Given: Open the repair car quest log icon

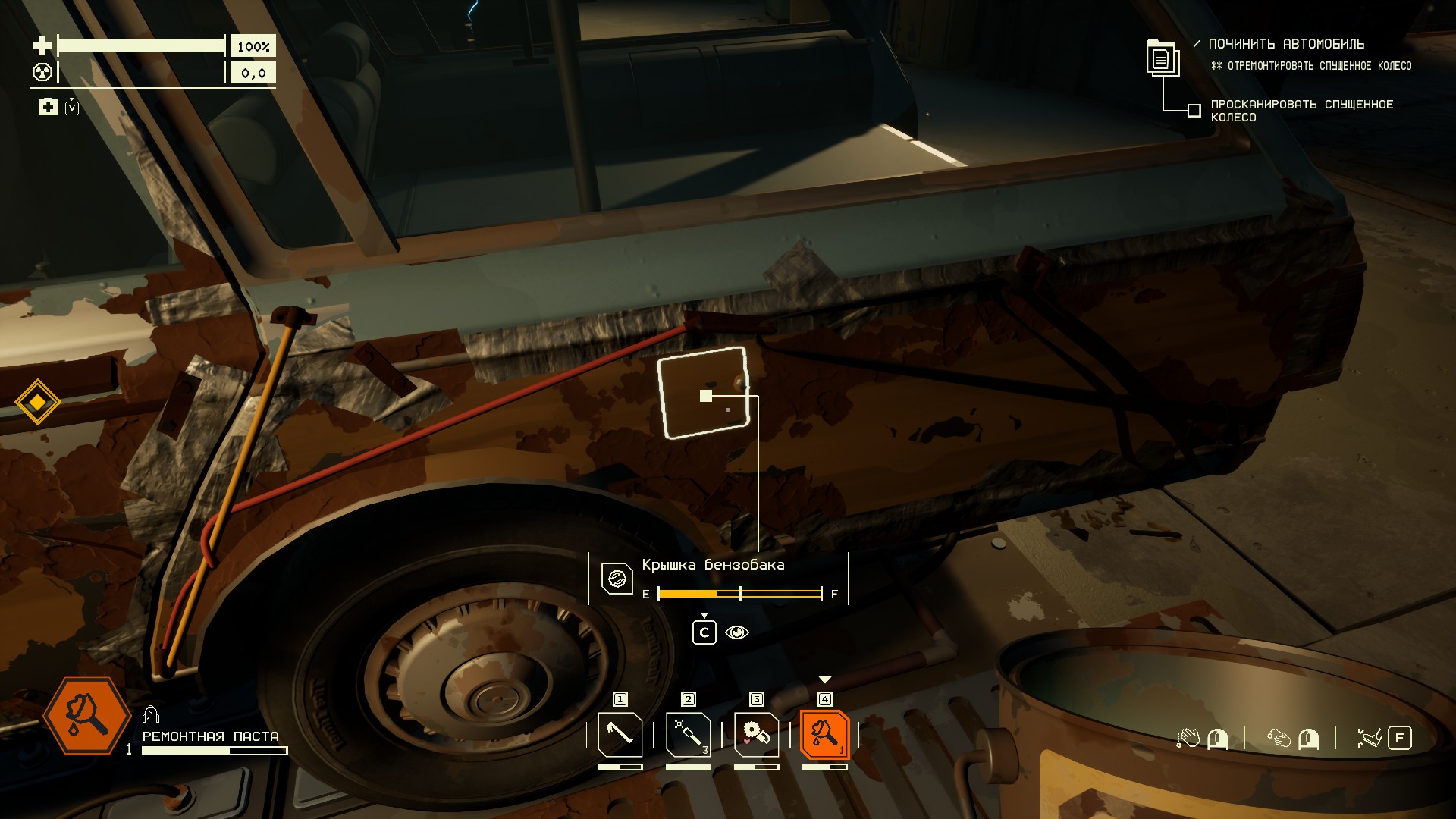Looking at the screenshot, I should (1161, 58).
